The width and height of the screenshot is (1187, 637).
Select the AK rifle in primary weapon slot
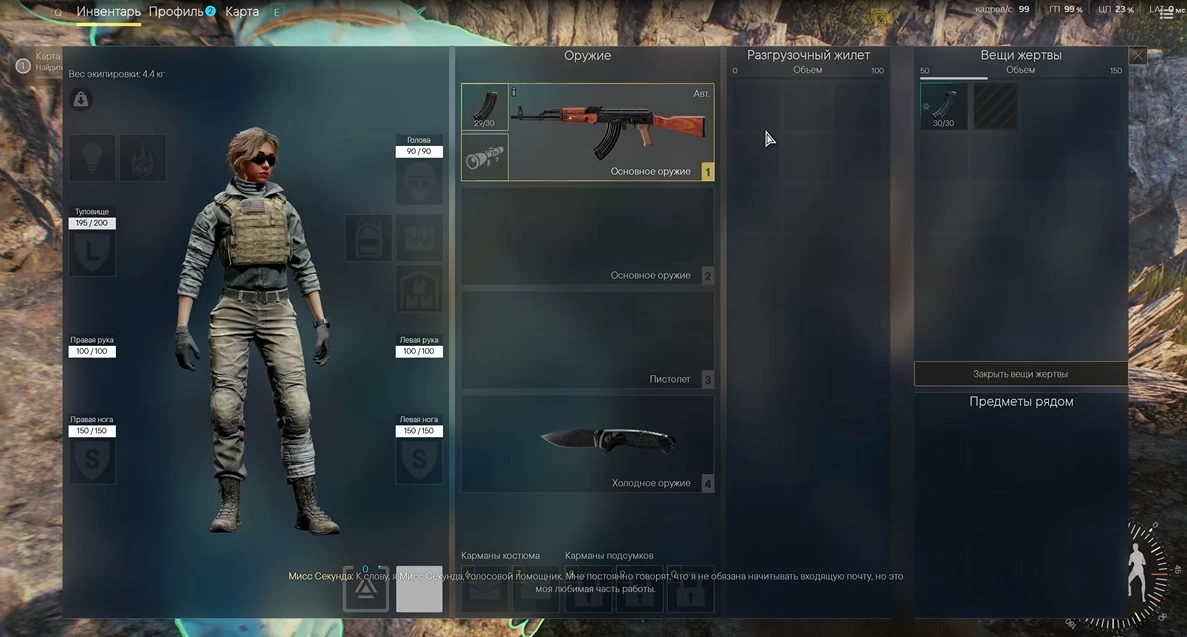(x=610, y=130)
